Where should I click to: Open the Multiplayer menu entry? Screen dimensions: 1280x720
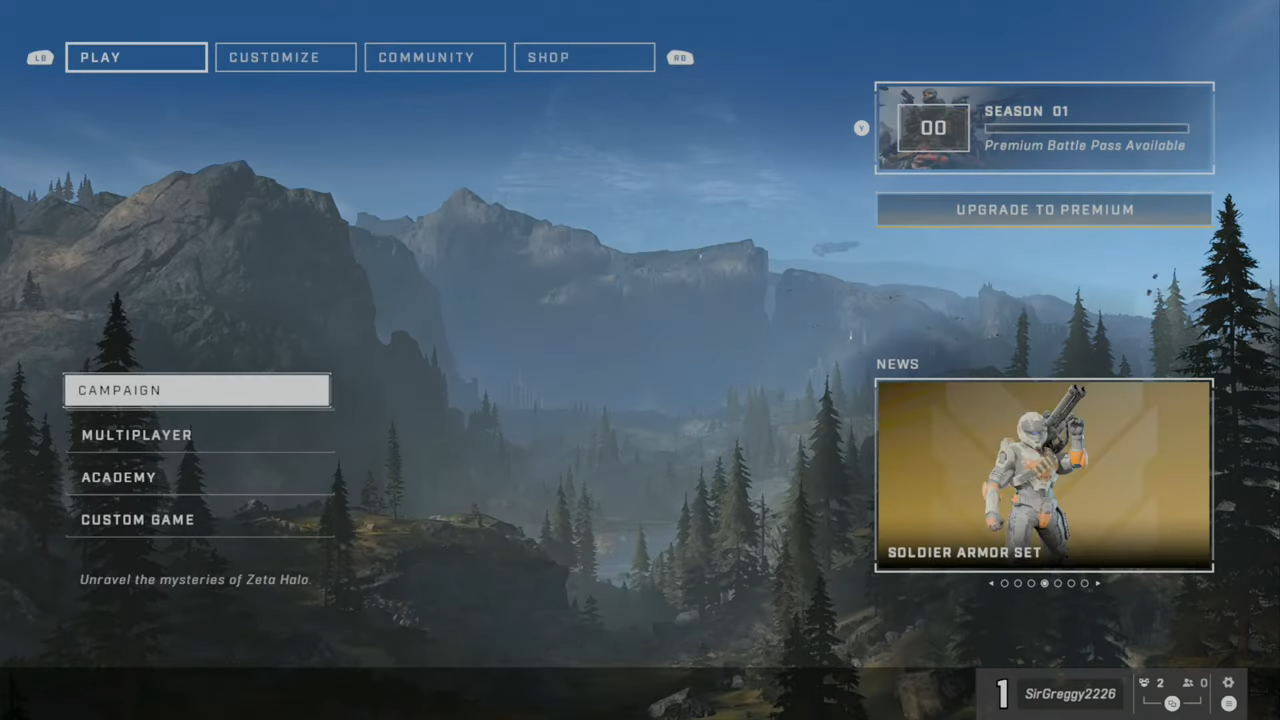pos(199,435)
